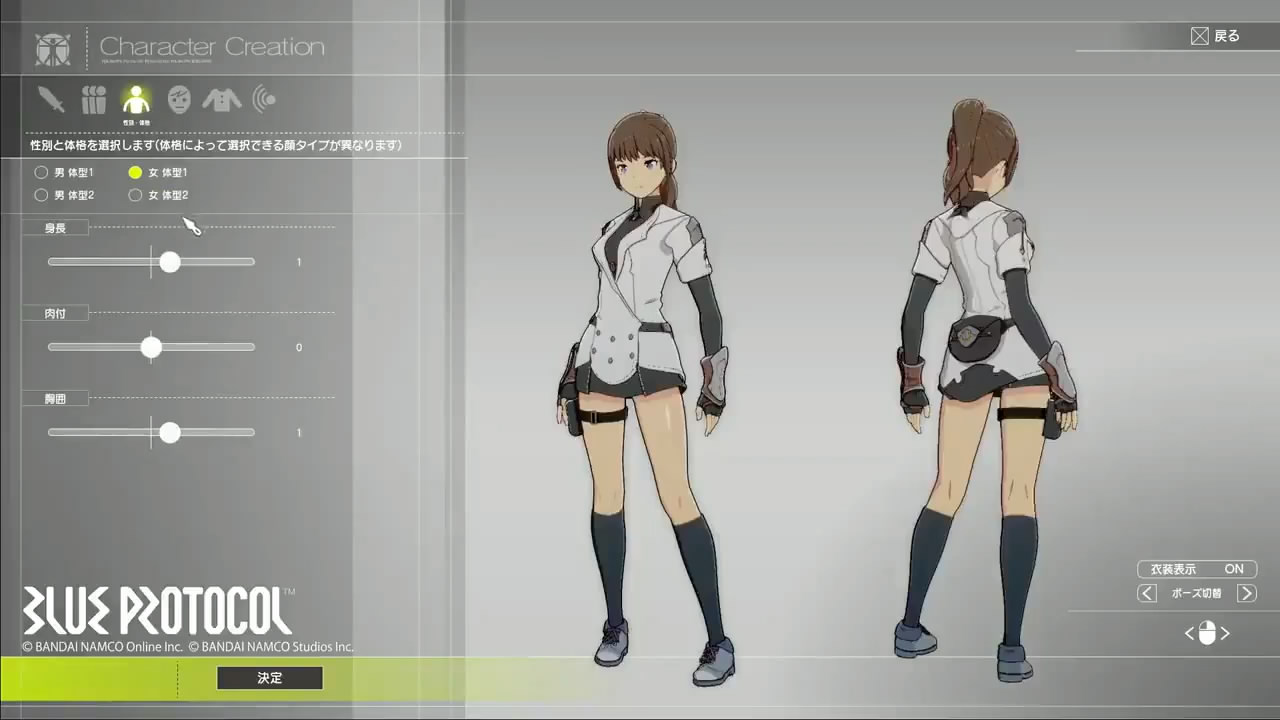The image size is (1280, 720).
Task: Click the left ポーズ切替 pose arrow
Action: 1146,593
